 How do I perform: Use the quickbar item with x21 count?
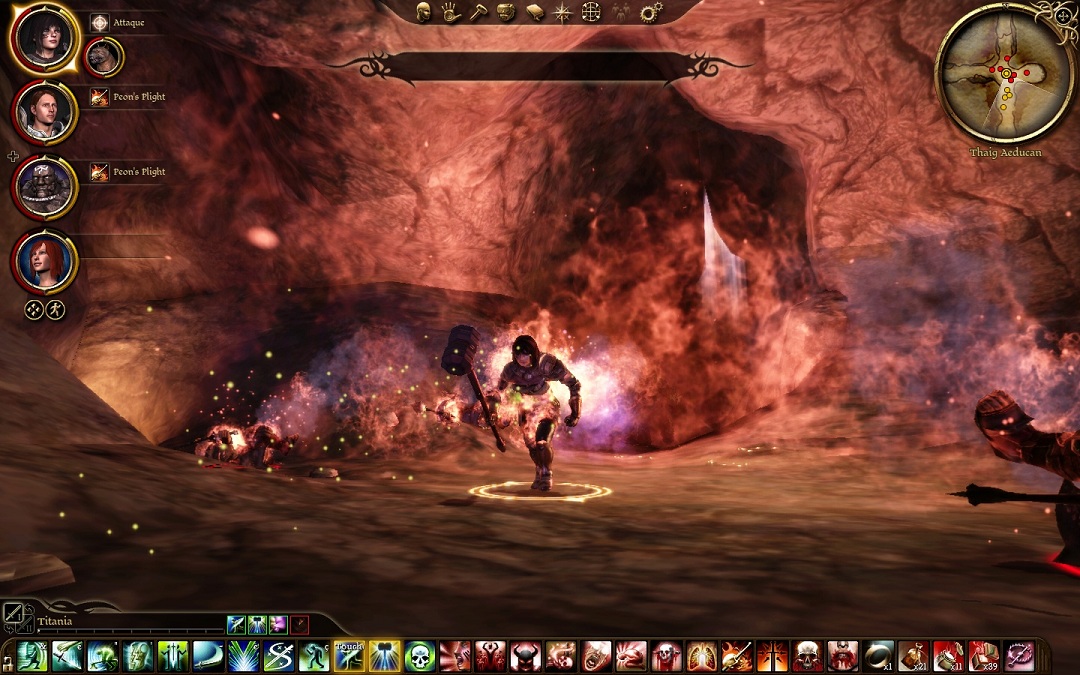click(x=914, y=656)
